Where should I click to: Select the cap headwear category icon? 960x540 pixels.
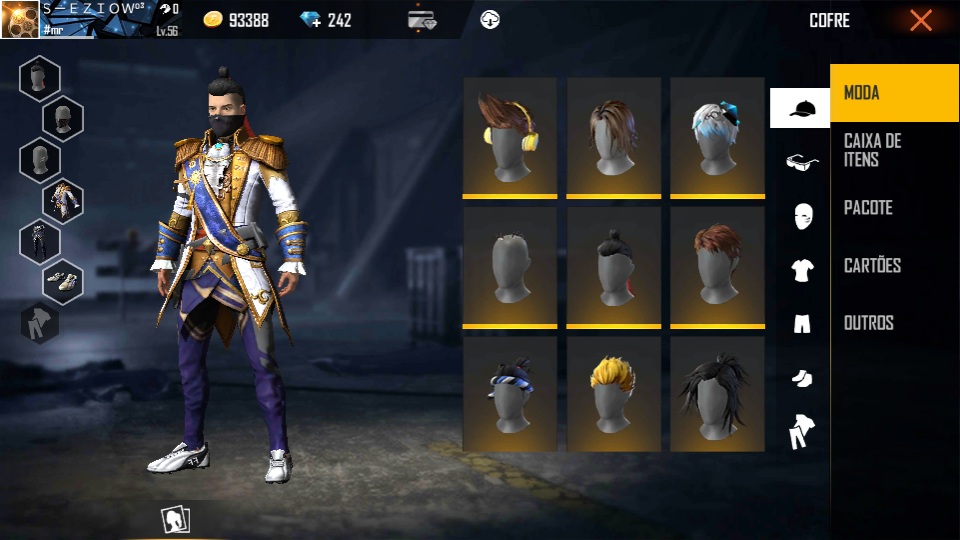[800, 108]
